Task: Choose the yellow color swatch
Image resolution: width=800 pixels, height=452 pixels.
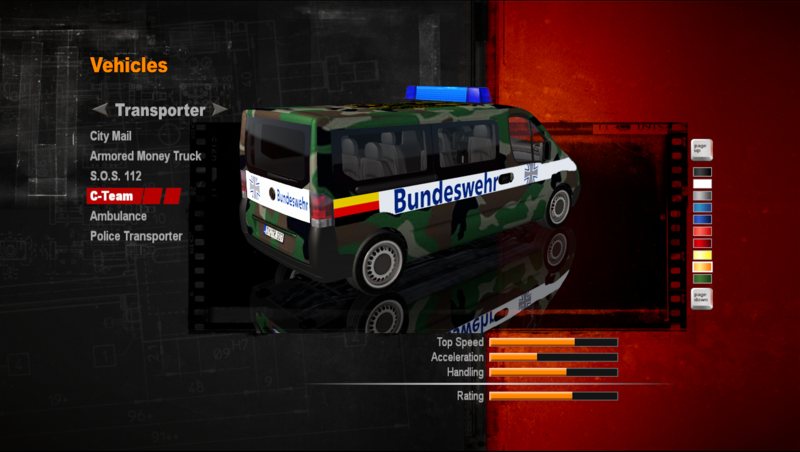Action: coord(701,255)
